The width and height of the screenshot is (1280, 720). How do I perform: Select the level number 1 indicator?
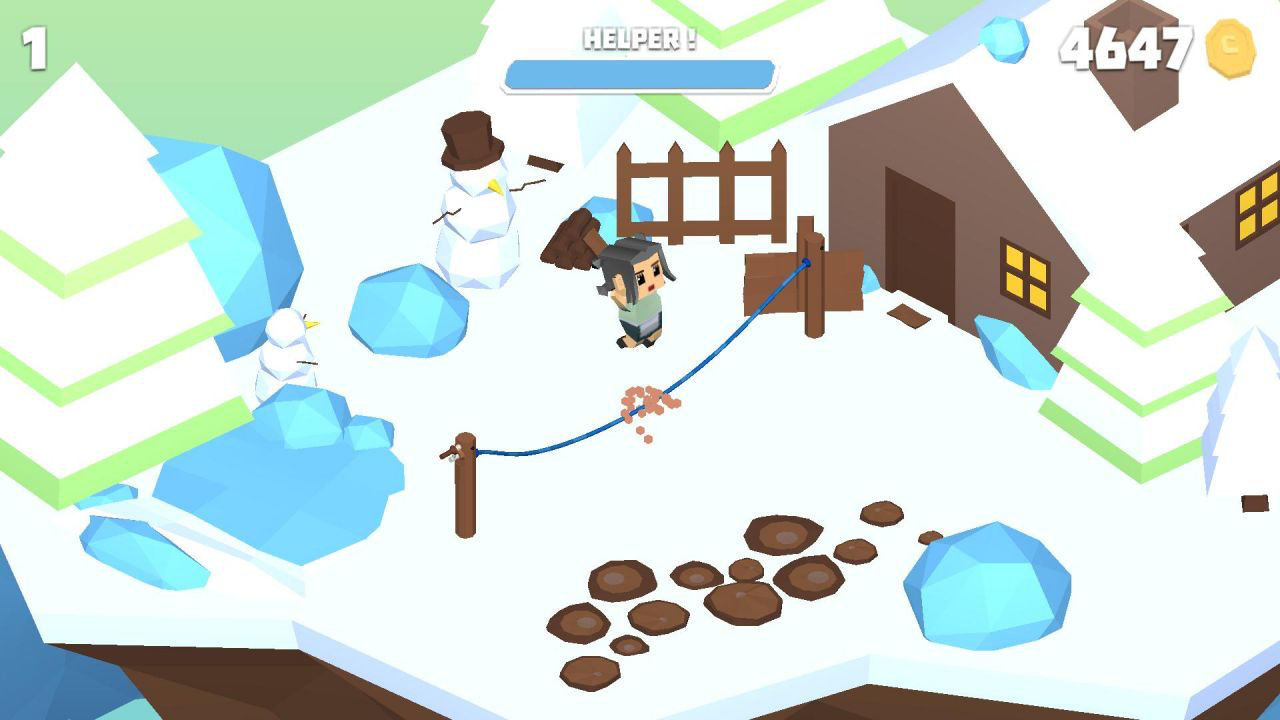click(34, 45)
